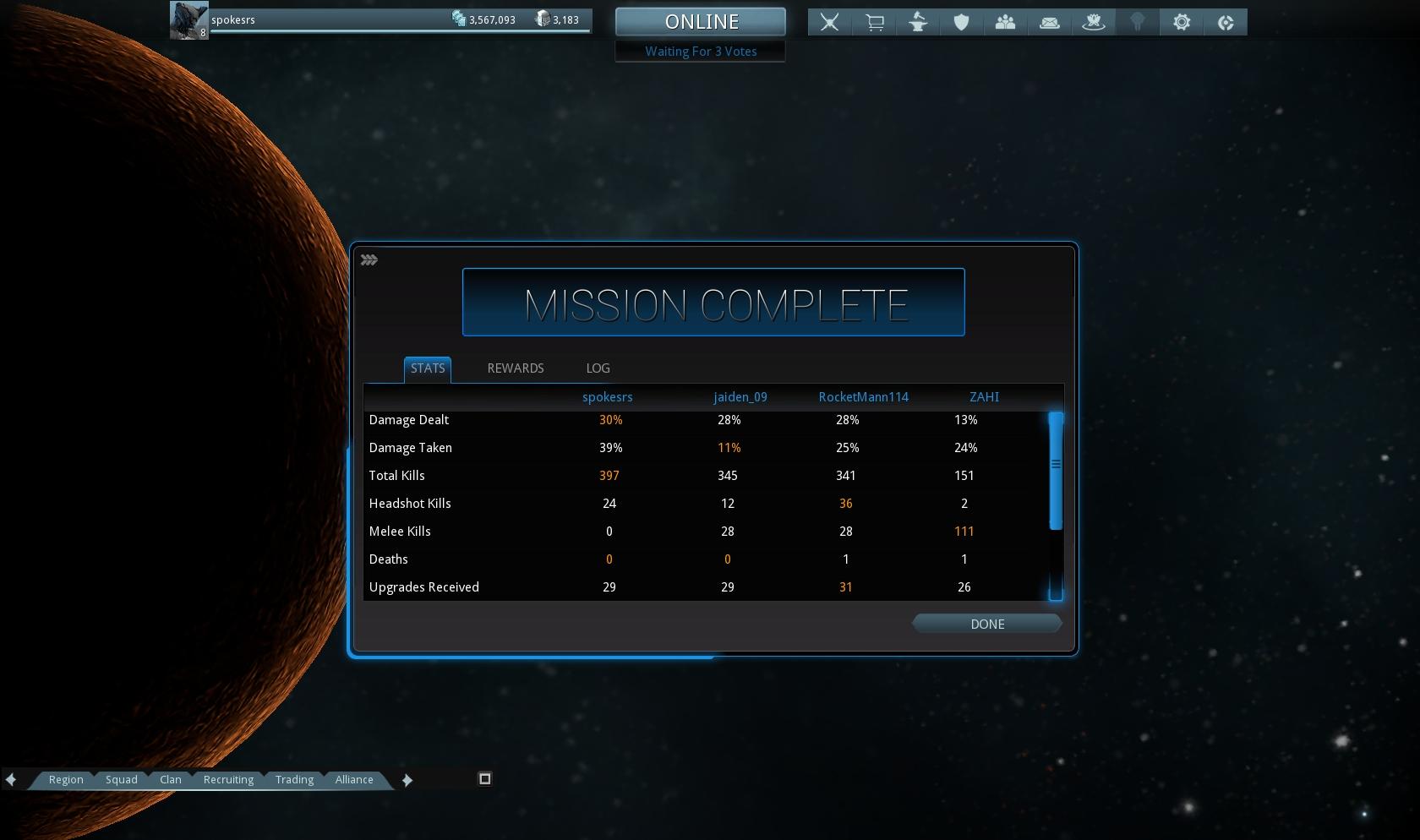This screenshot has height=840, width=1420.
Task: Open the anvil foundry icon
Action: click(x=918, y=23)
